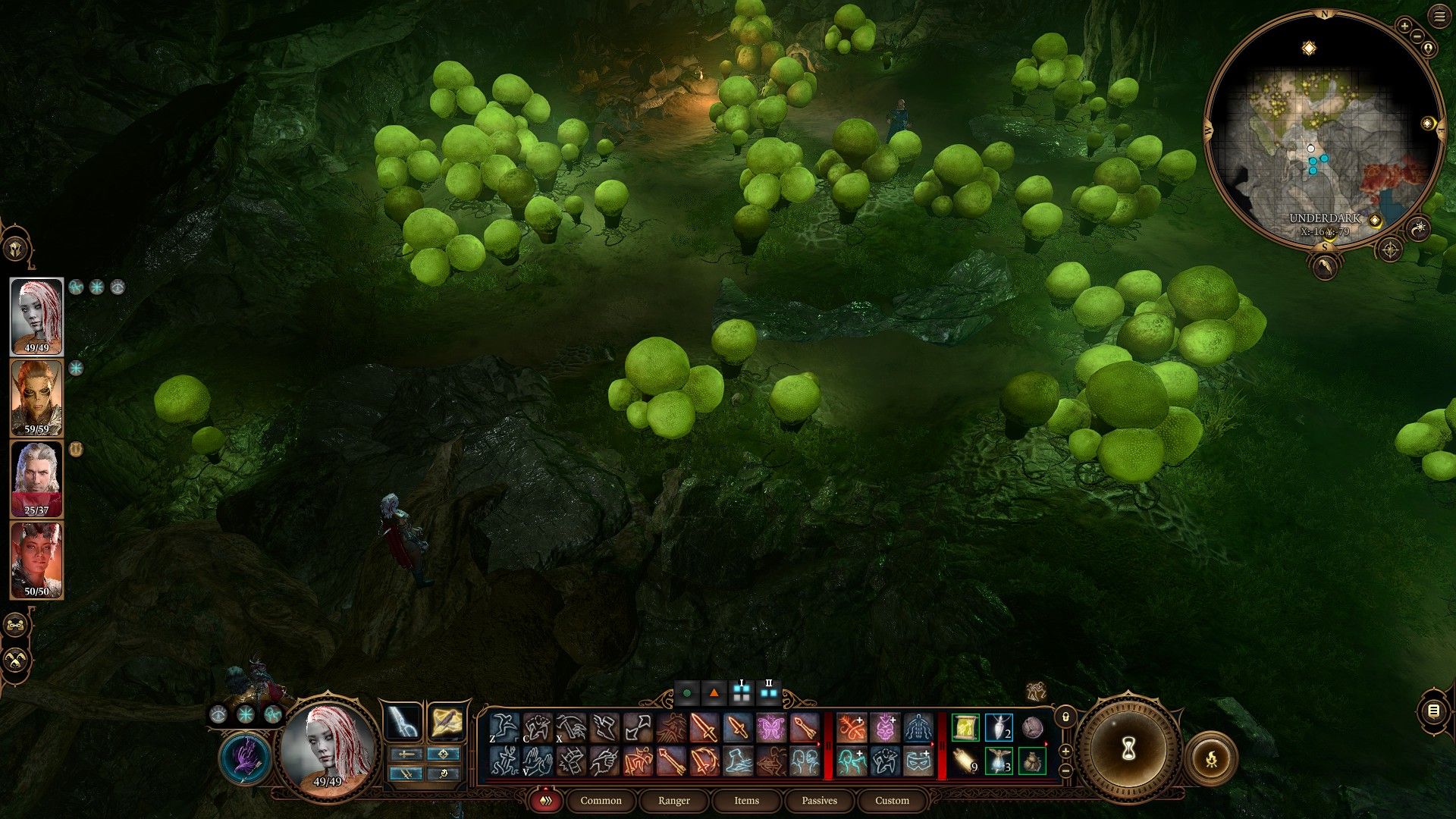This screenshot has width=1456, height=819.
Task: Select the white-haired character portrait with 25/37 HP
Action: click(x=36, y=478)
